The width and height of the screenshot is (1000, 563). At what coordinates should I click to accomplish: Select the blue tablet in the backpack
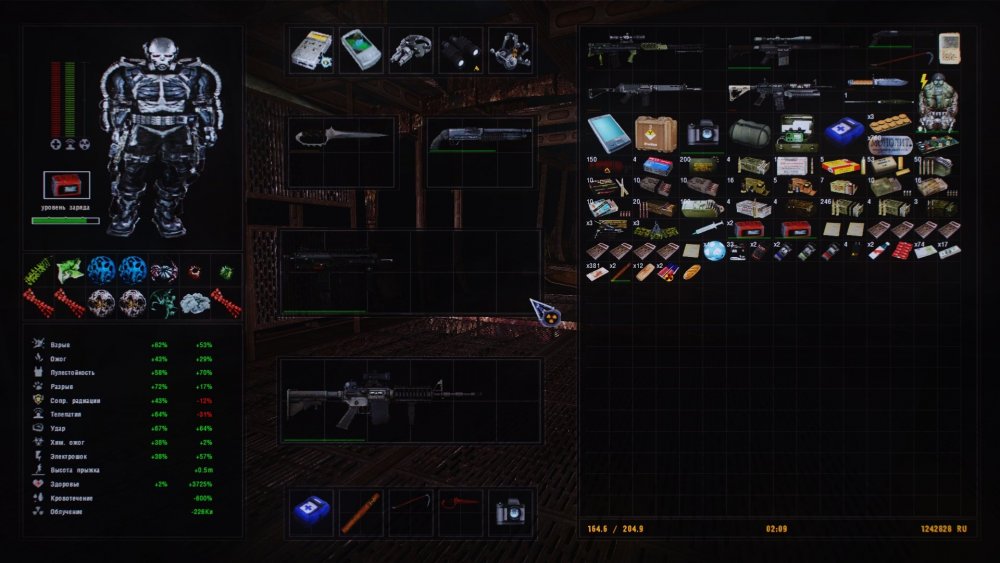[608, 132]
